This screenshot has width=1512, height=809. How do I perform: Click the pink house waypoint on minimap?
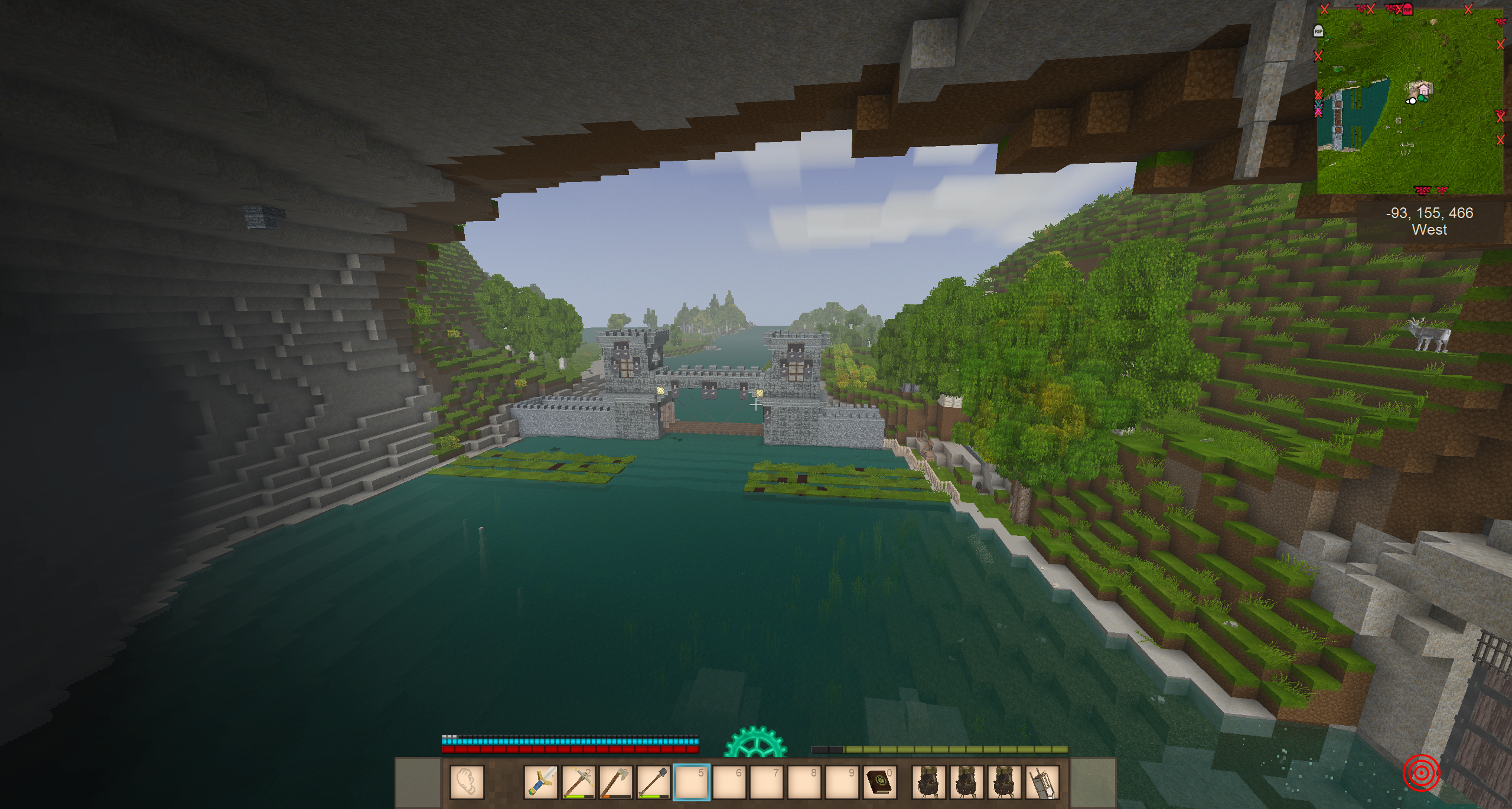click(x=1424, y=90)
